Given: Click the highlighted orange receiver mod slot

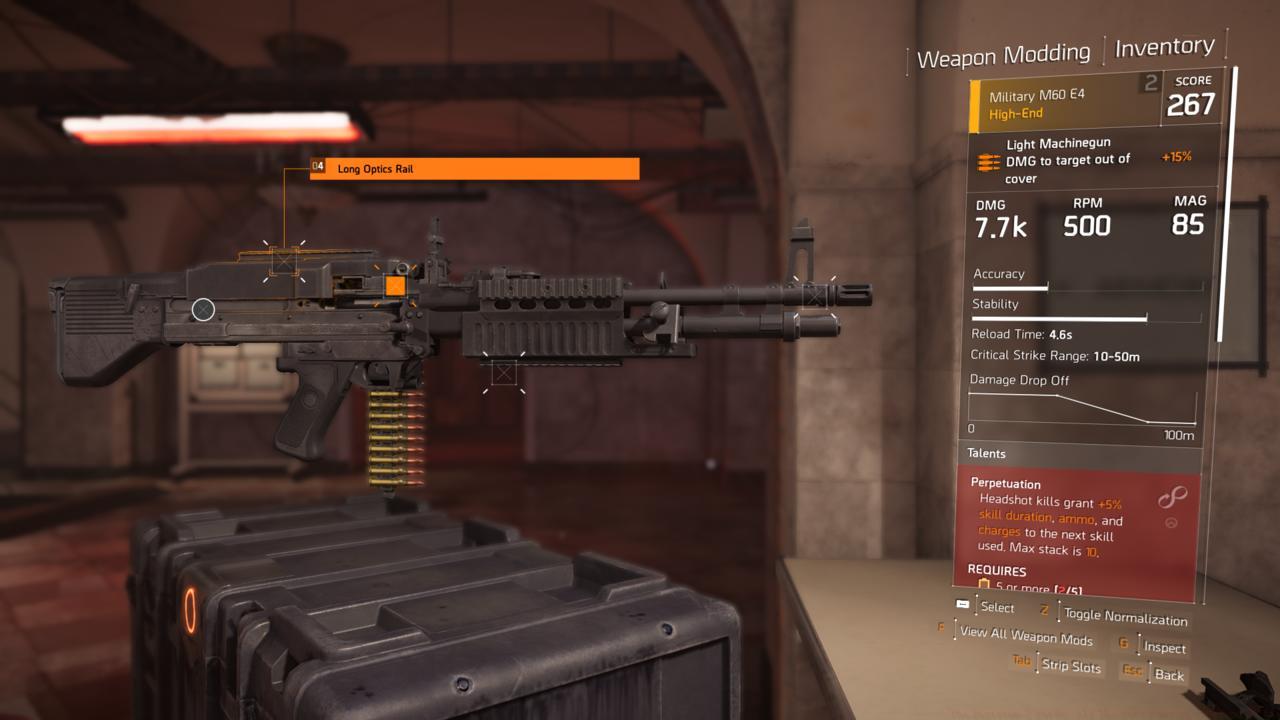Looking at the screenshot, I should point(393,285).
